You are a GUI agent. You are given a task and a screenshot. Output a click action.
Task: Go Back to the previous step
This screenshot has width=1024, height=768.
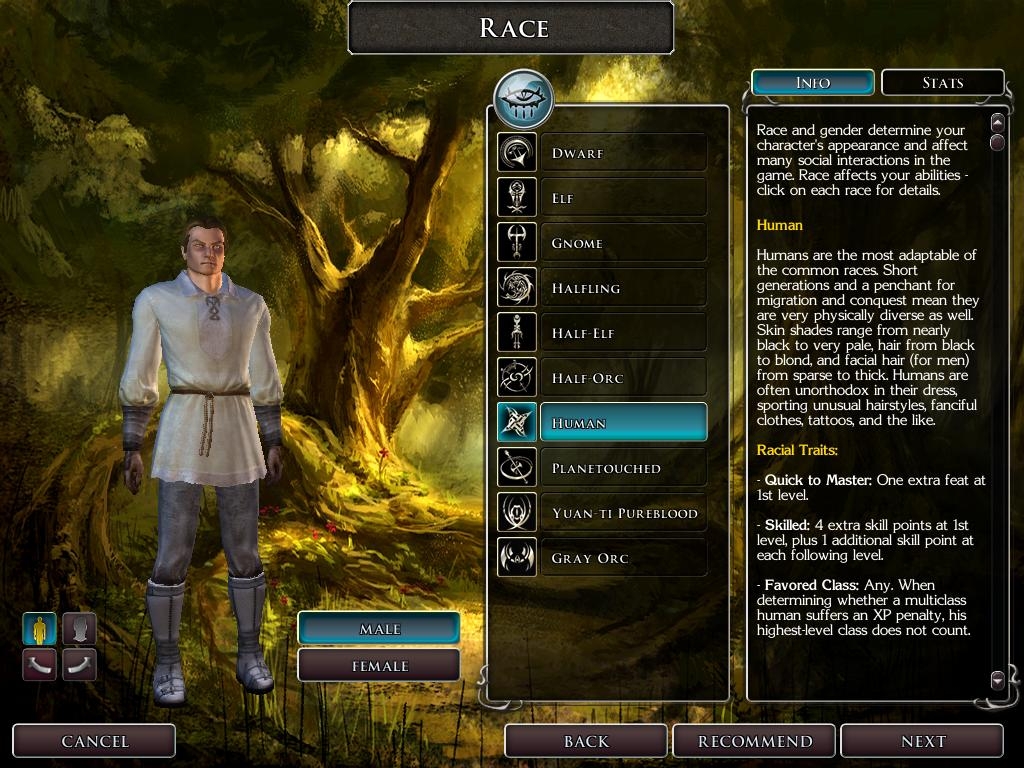tap(586, 741)
